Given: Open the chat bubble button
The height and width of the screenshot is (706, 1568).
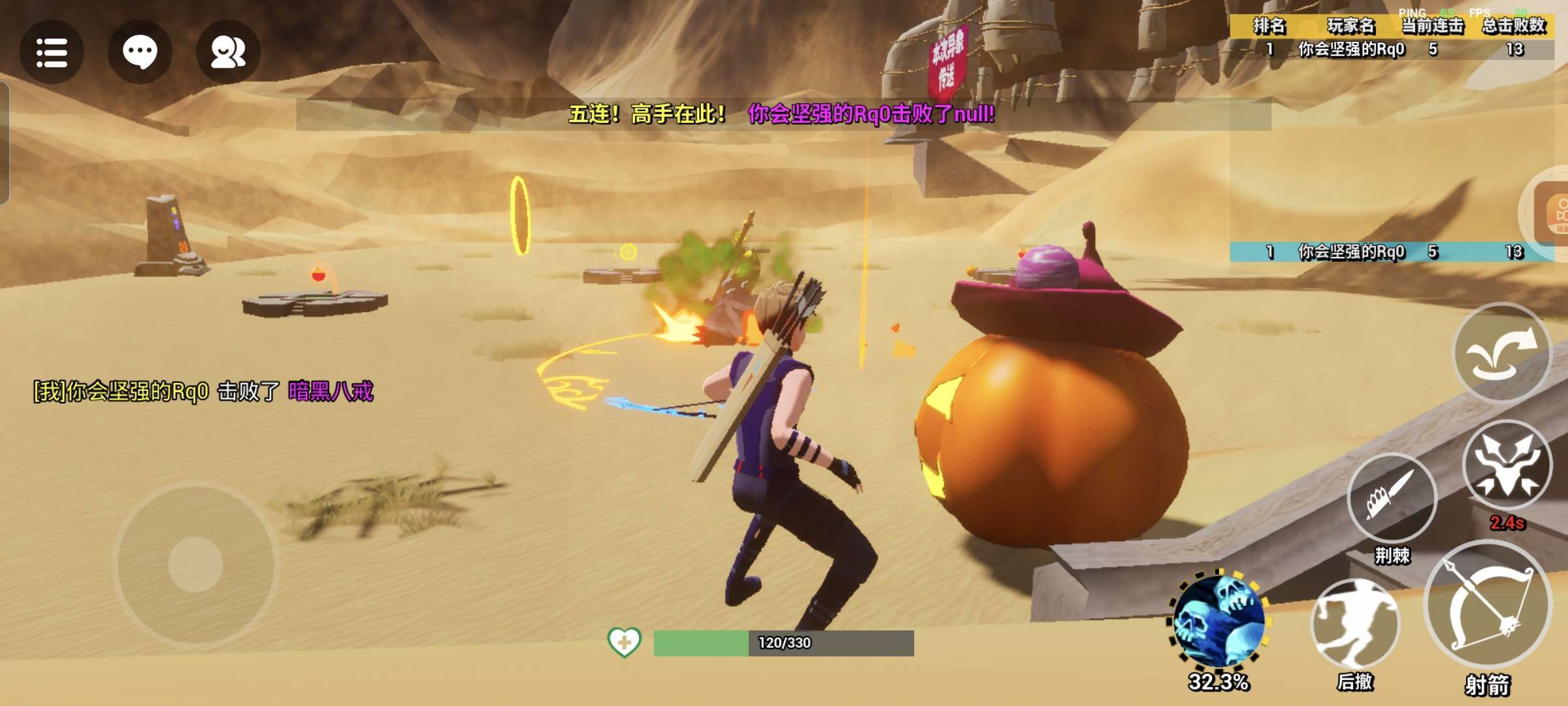Looking at the screenshot, I should [x=140, y=52].
